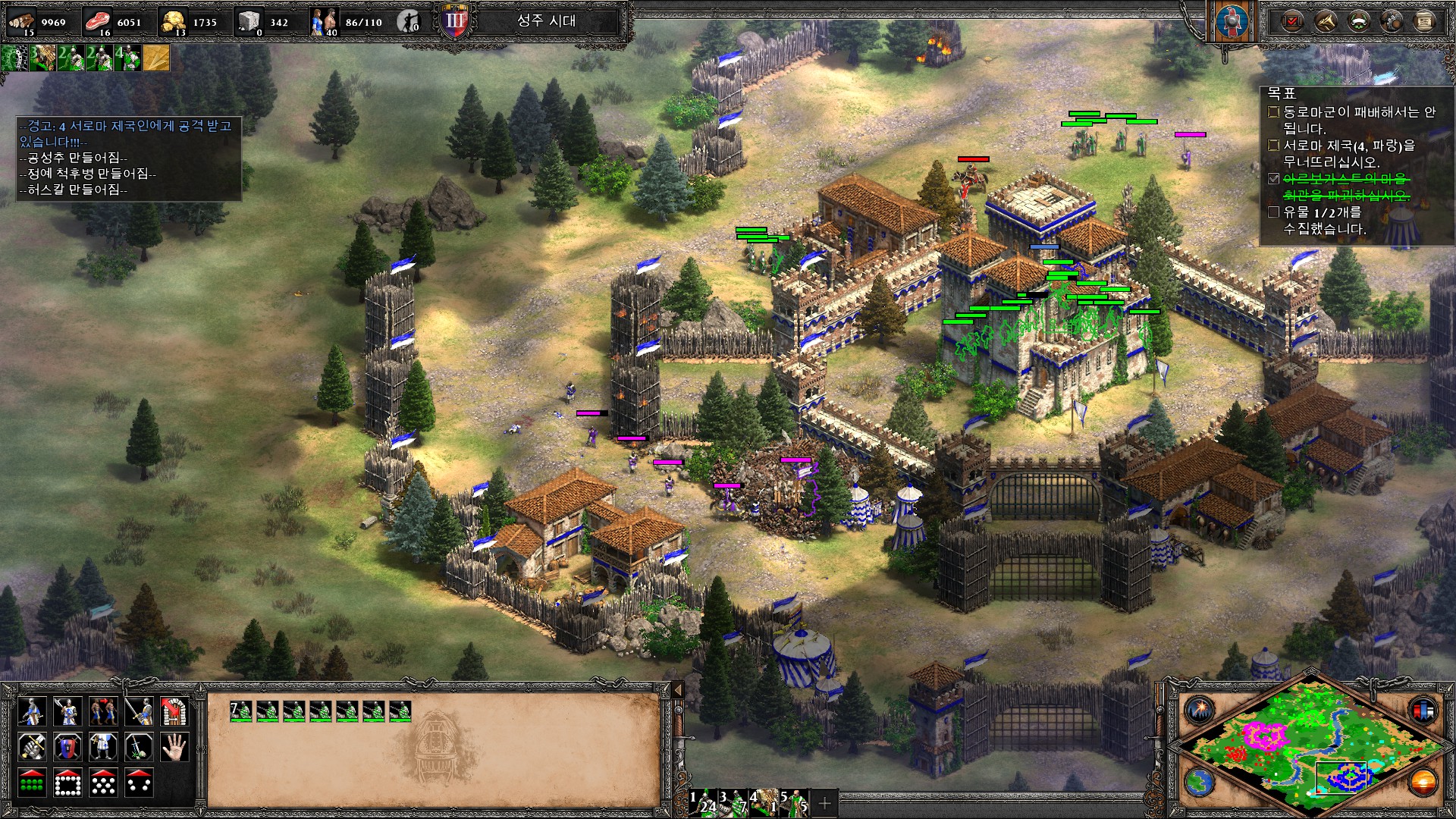Choose the box formation
This screenshot has width=1456, height=819.
coord(67,783)
